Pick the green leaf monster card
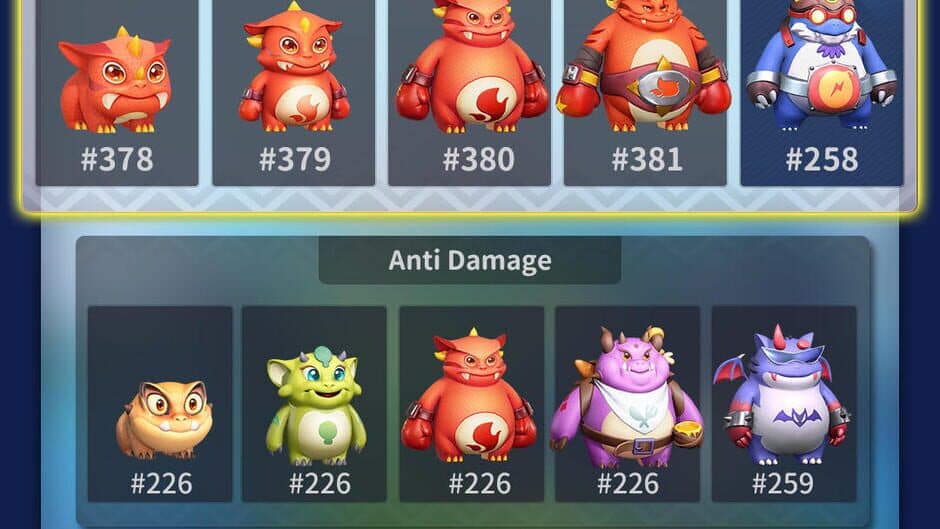The width and height of the screenshot is (940, 529). click(x=314, y=404)
